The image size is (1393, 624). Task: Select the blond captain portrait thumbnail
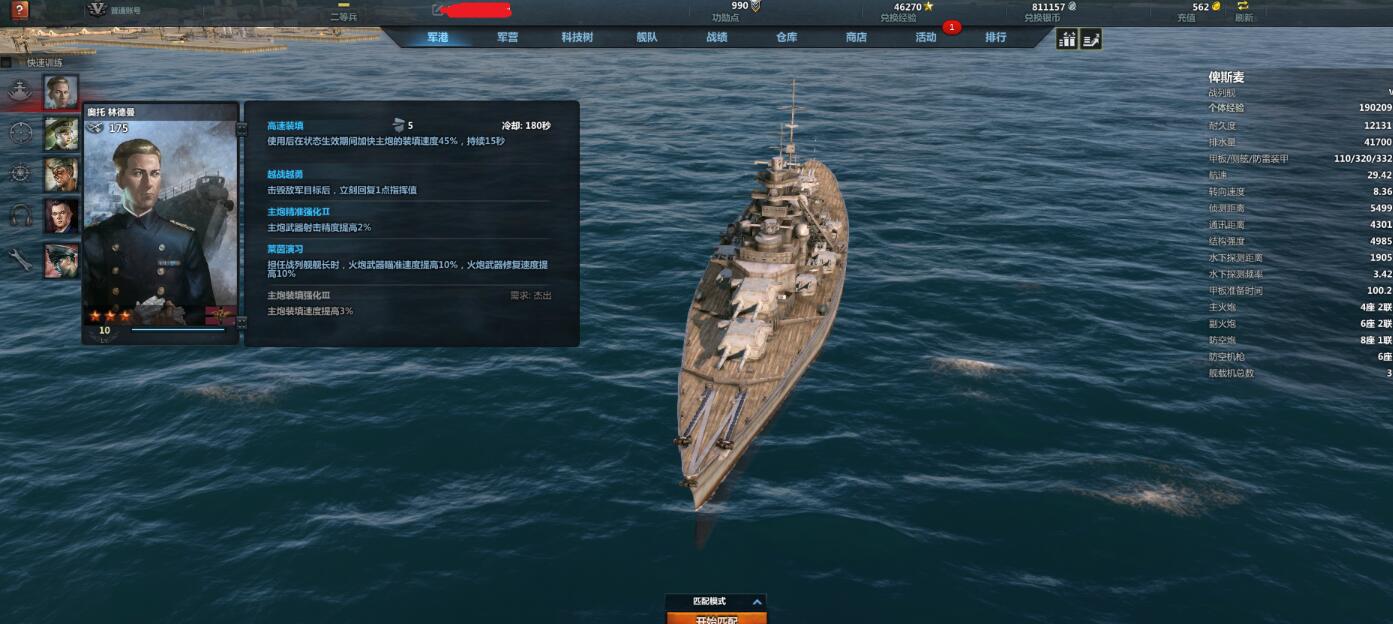point(61,91)
